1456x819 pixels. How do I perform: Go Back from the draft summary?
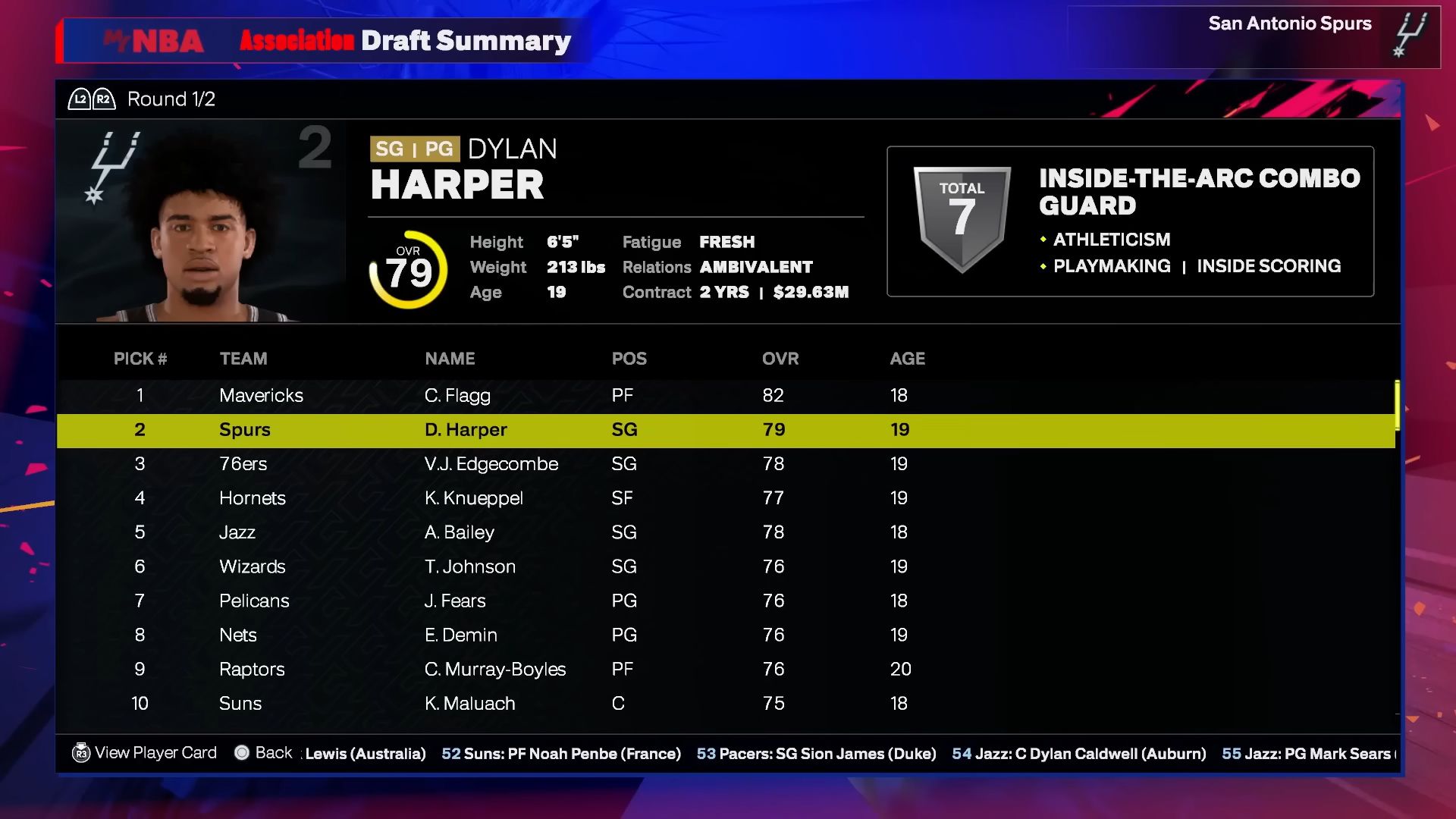[x=263, y=753]
